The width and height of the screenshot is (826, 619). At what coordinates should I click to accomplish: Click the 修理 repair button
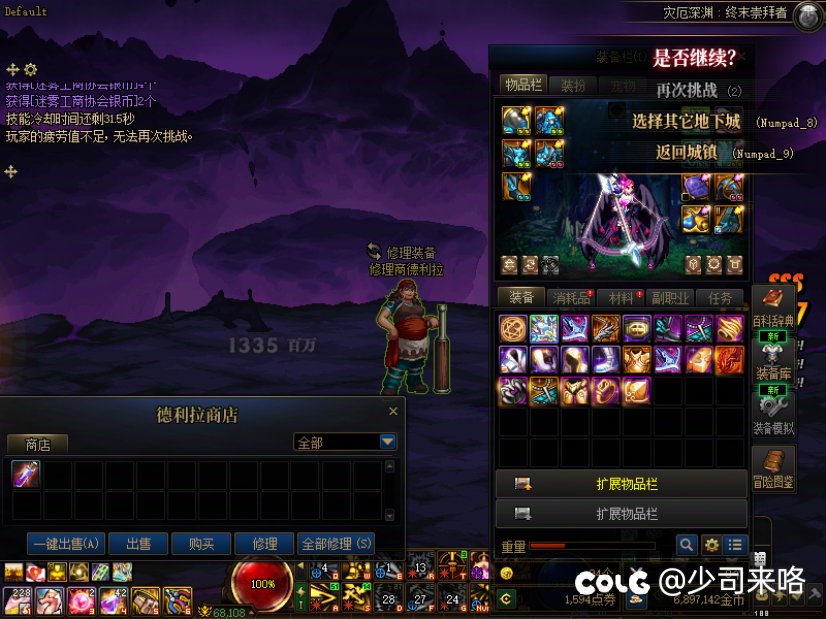264,544
